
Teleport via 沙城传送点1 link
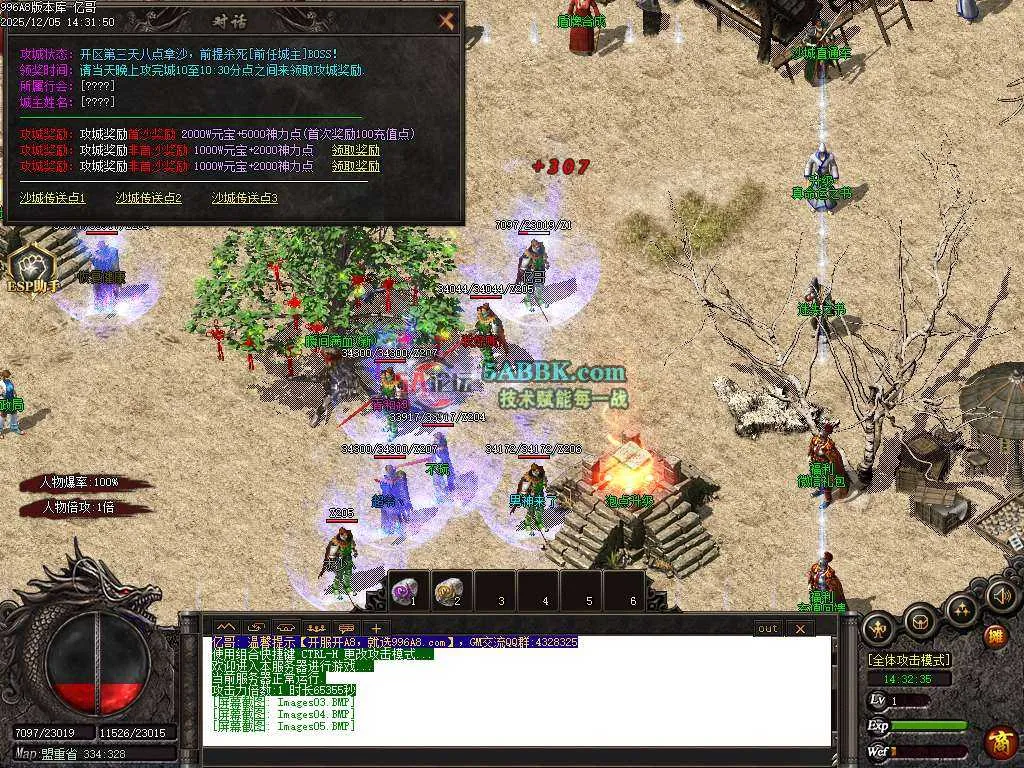(x=53, y=198)
